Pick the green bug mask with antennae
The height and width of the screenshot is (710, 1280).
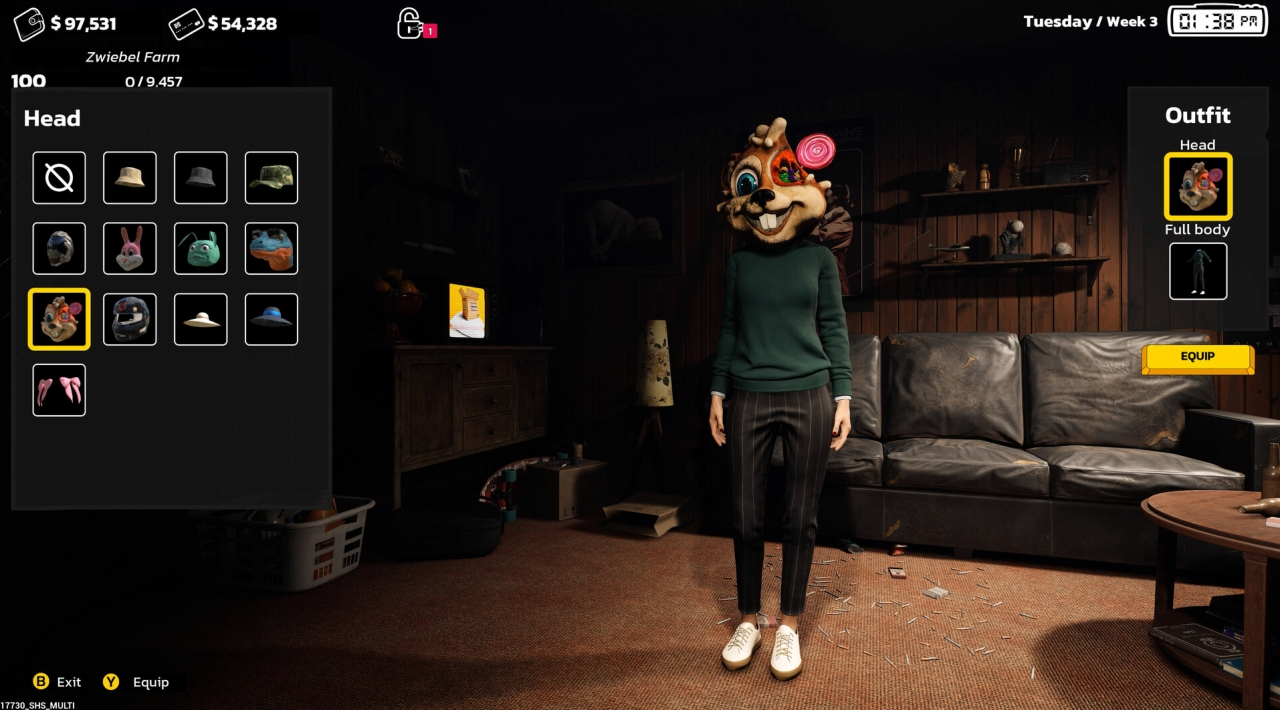tap(201, 248)
